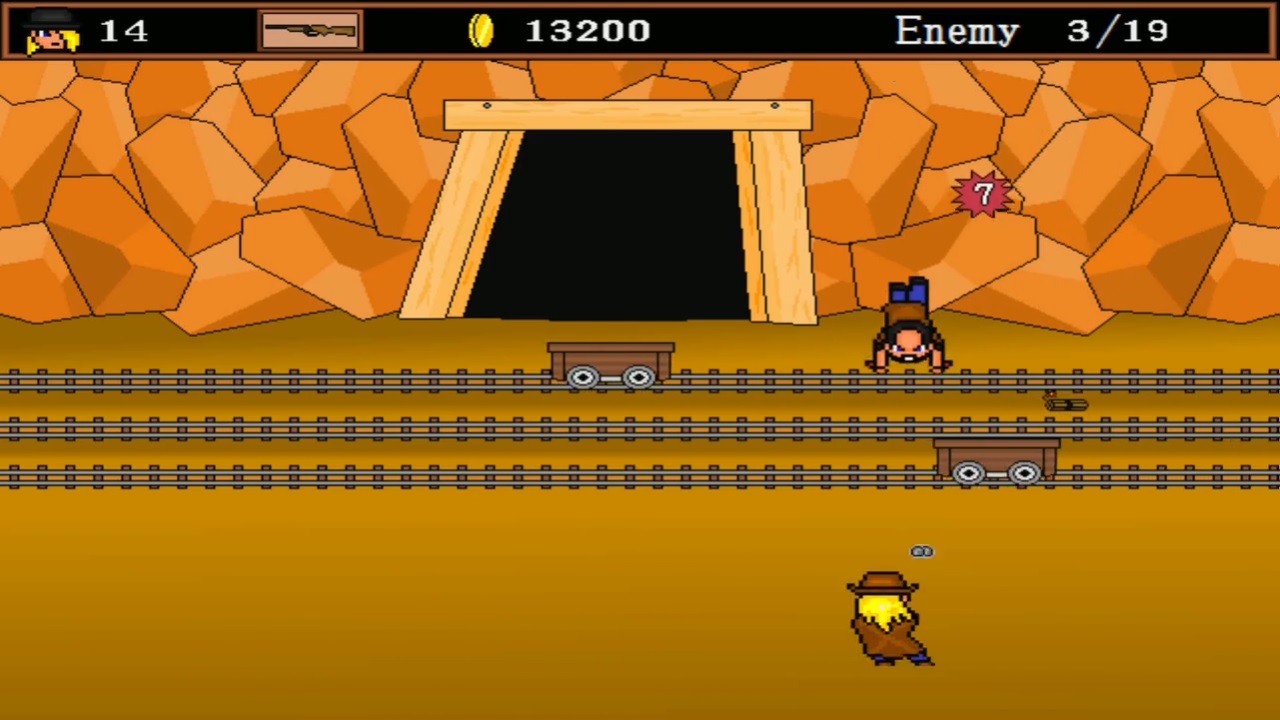Click the wooden beam above the mine entrance

[x=627, y=113]
